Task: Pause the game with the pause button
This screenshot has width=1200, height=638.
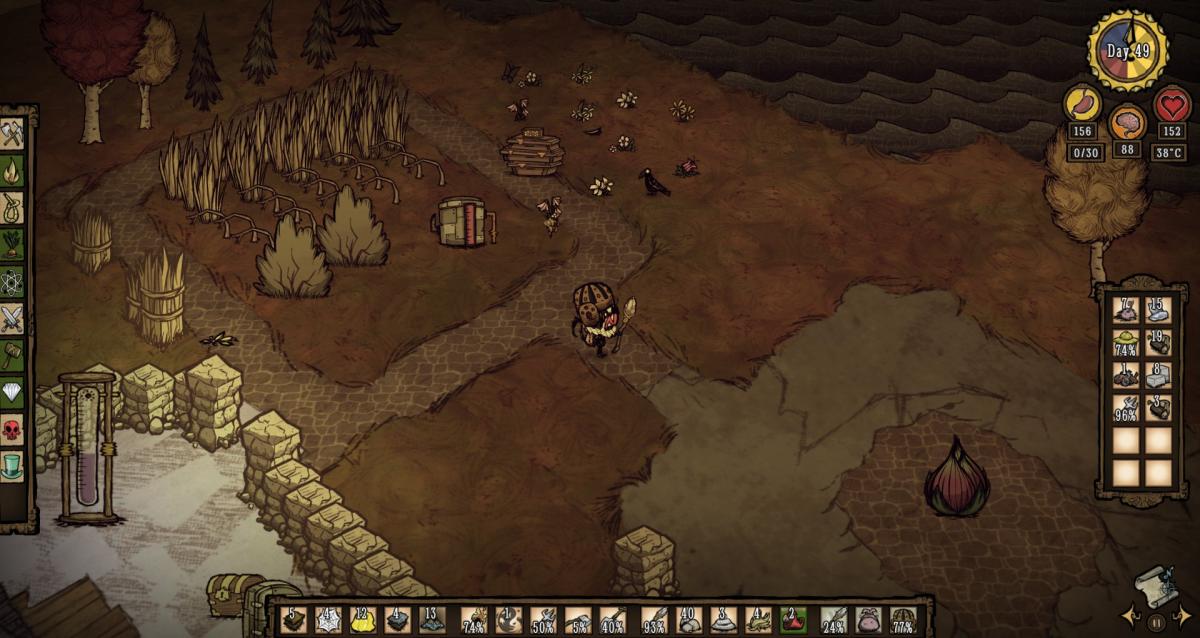Action: click(x=1157, y=622)
